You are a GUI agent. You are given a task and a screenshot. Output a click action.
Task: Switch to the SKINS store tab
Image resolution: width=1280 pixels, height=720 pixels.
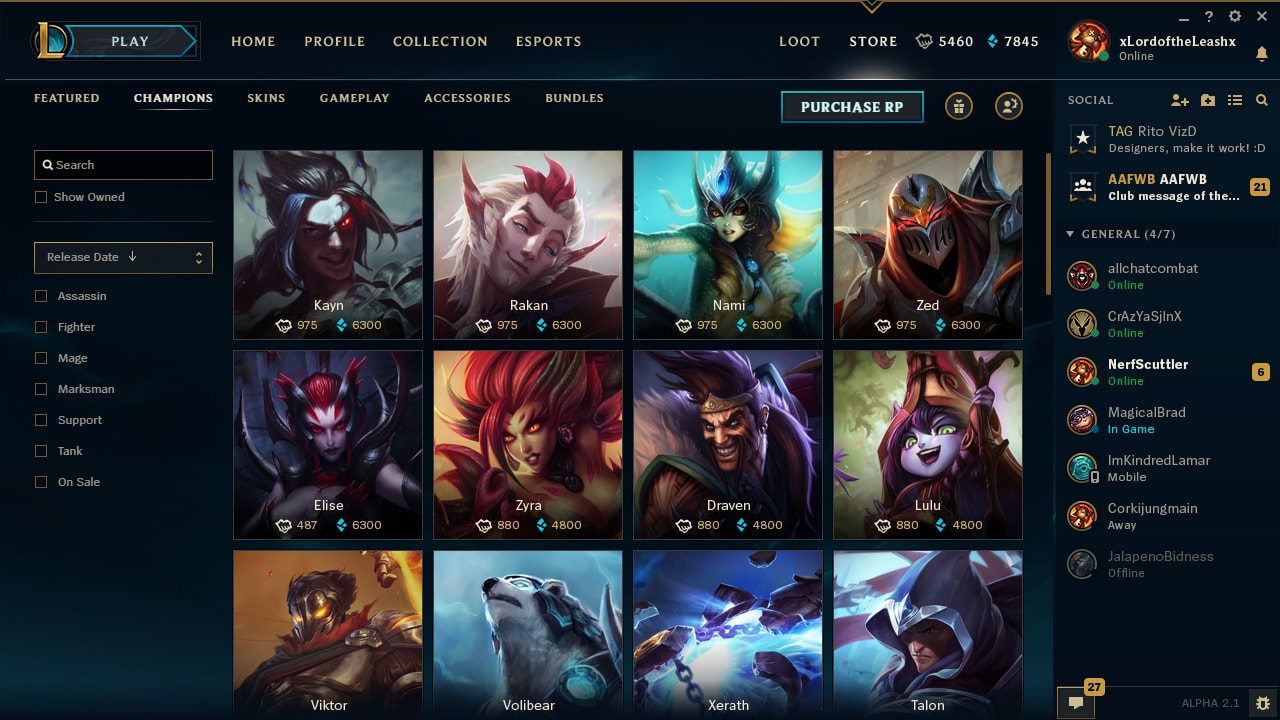(266, 98)
